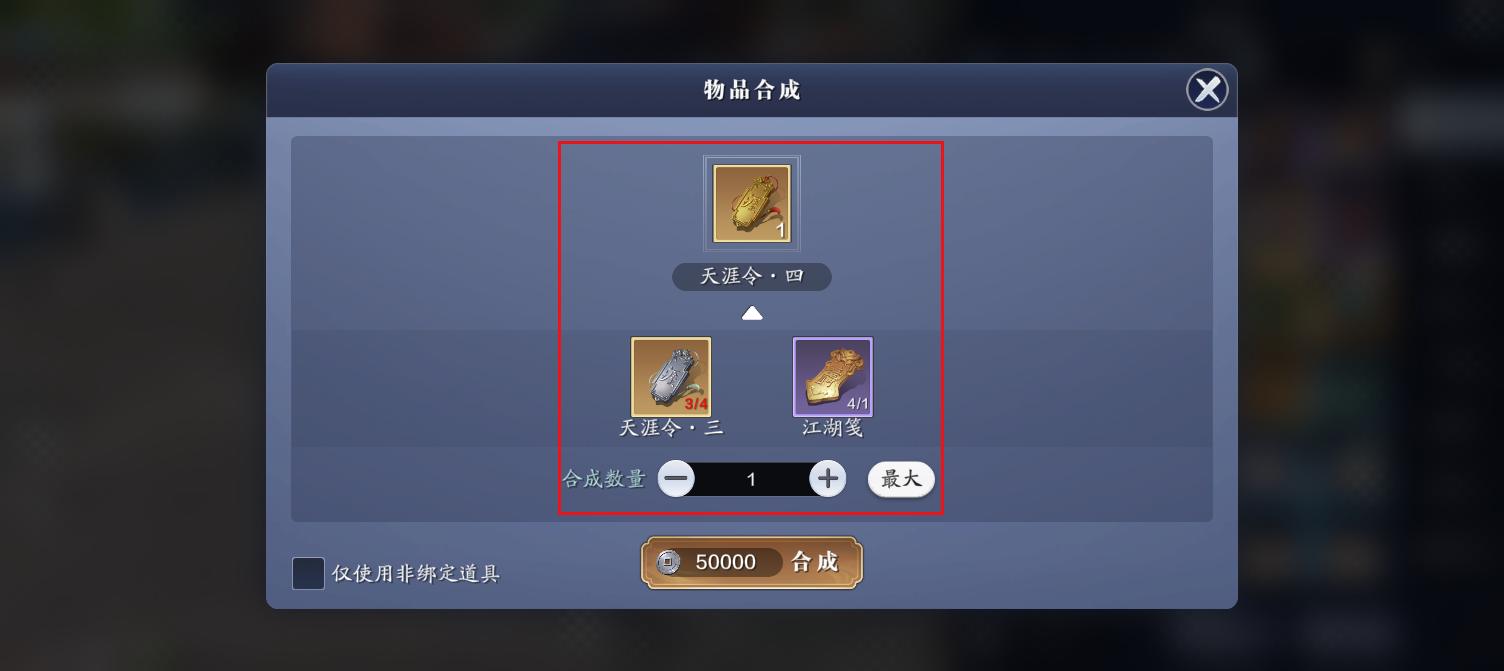Viewport: 1504px width, 671px height.
Task: Toggle the 仅使用非绑定道具 checkbox
Action: click(308, 574)
